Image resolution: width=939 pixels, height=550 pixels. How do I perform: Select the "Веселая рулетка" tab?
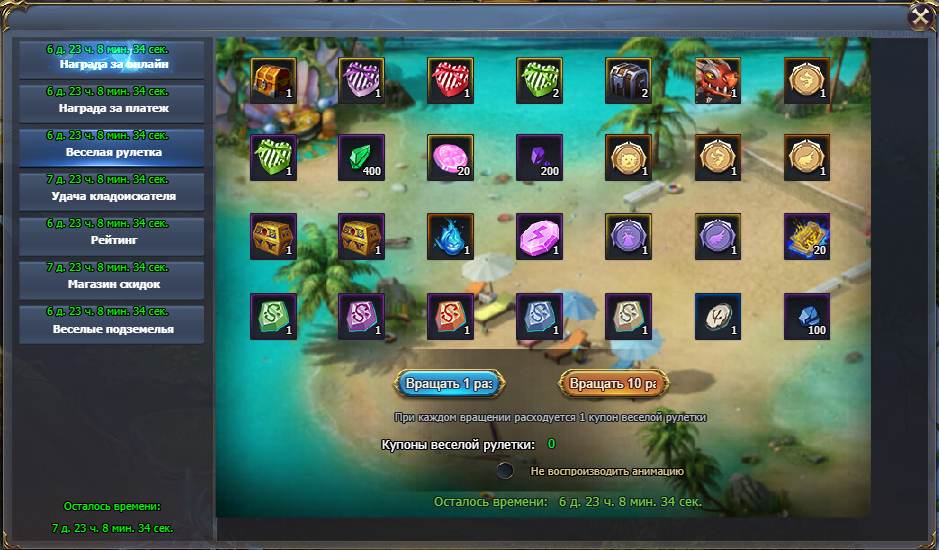pyautogui.click(x=112, y=147)
